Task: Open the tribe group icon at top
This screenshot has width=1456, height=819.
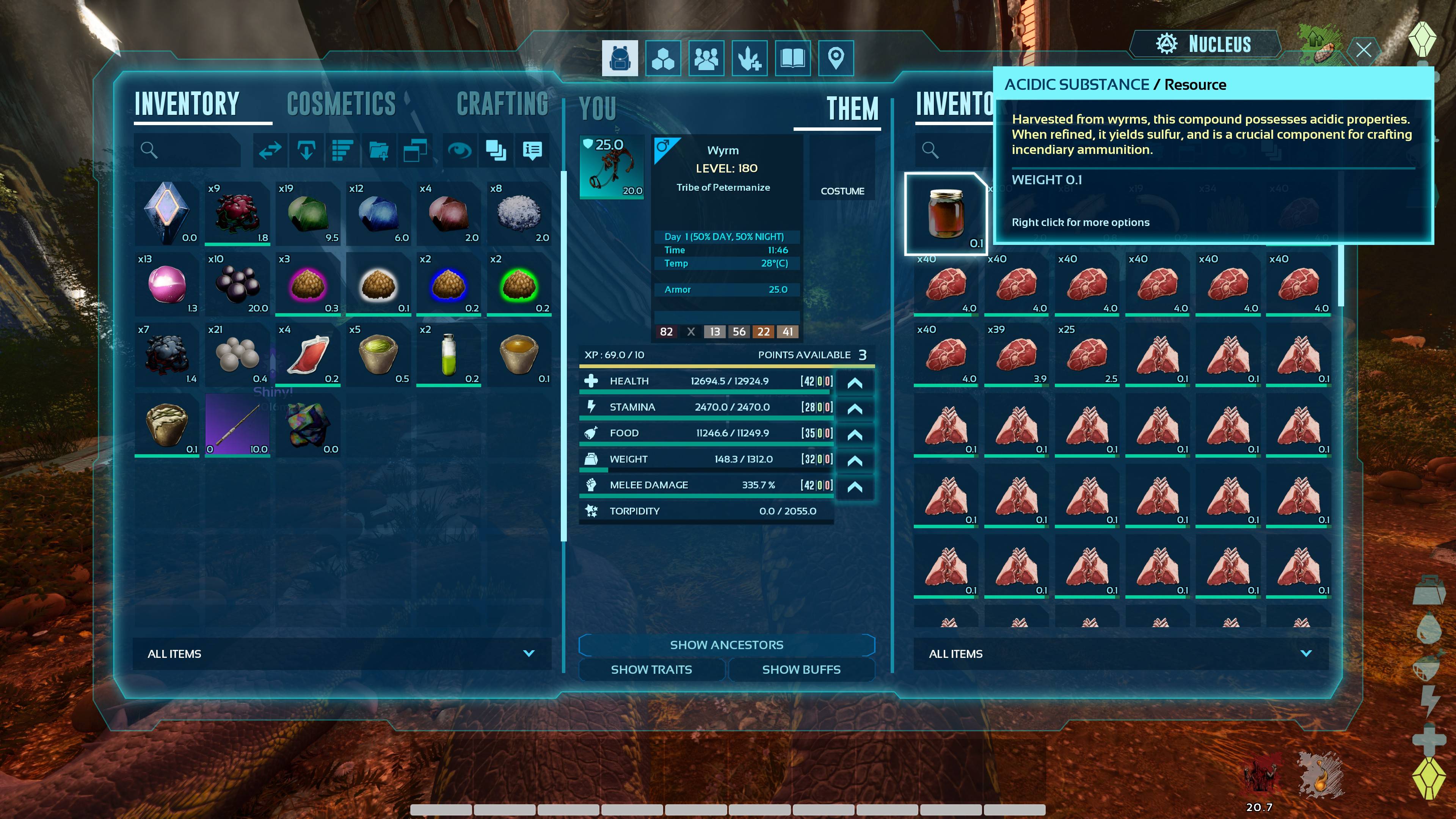Action: click(x=706, y=58)
